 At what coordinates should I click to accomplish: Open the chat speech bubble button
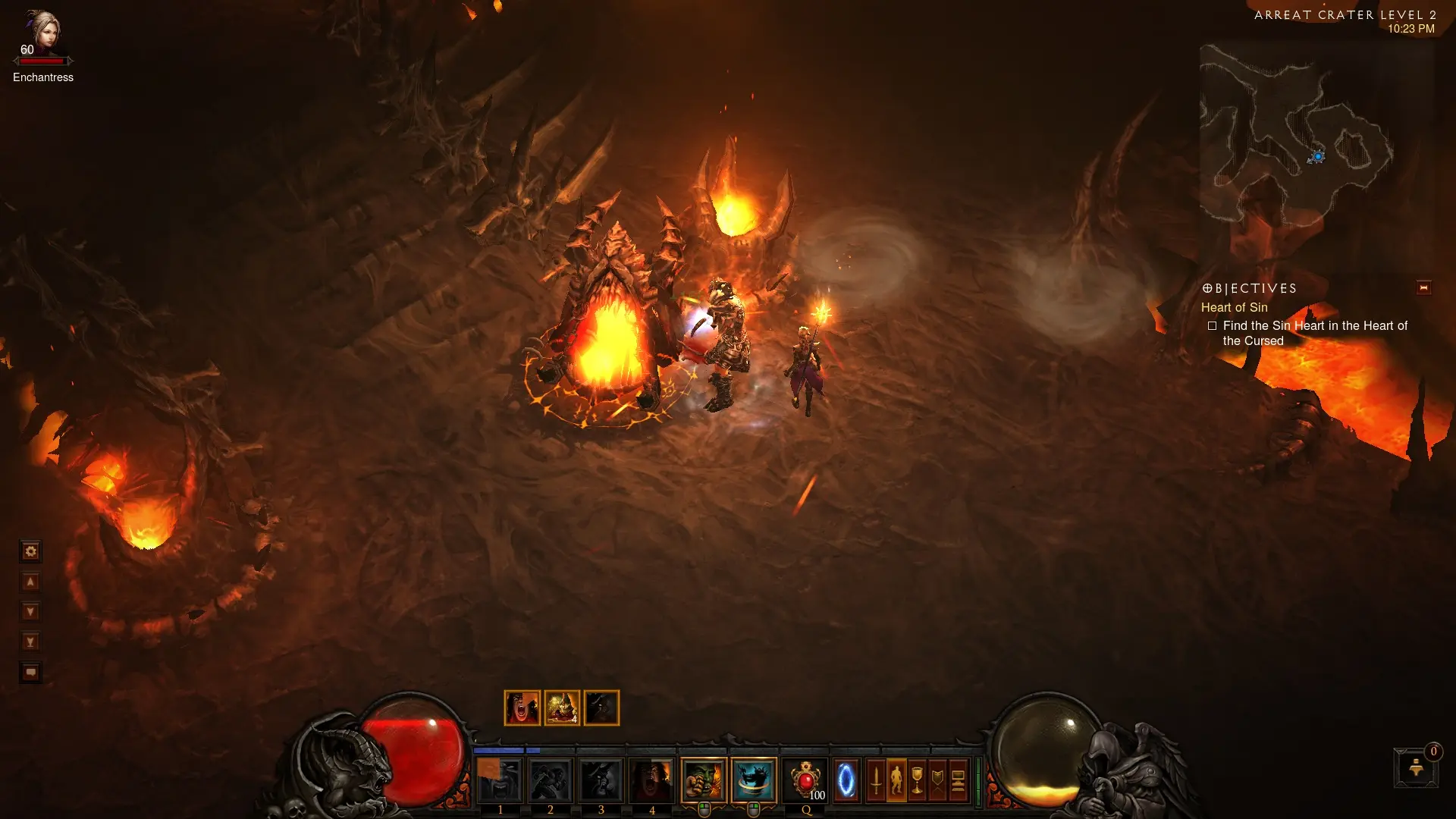point(30,673)
